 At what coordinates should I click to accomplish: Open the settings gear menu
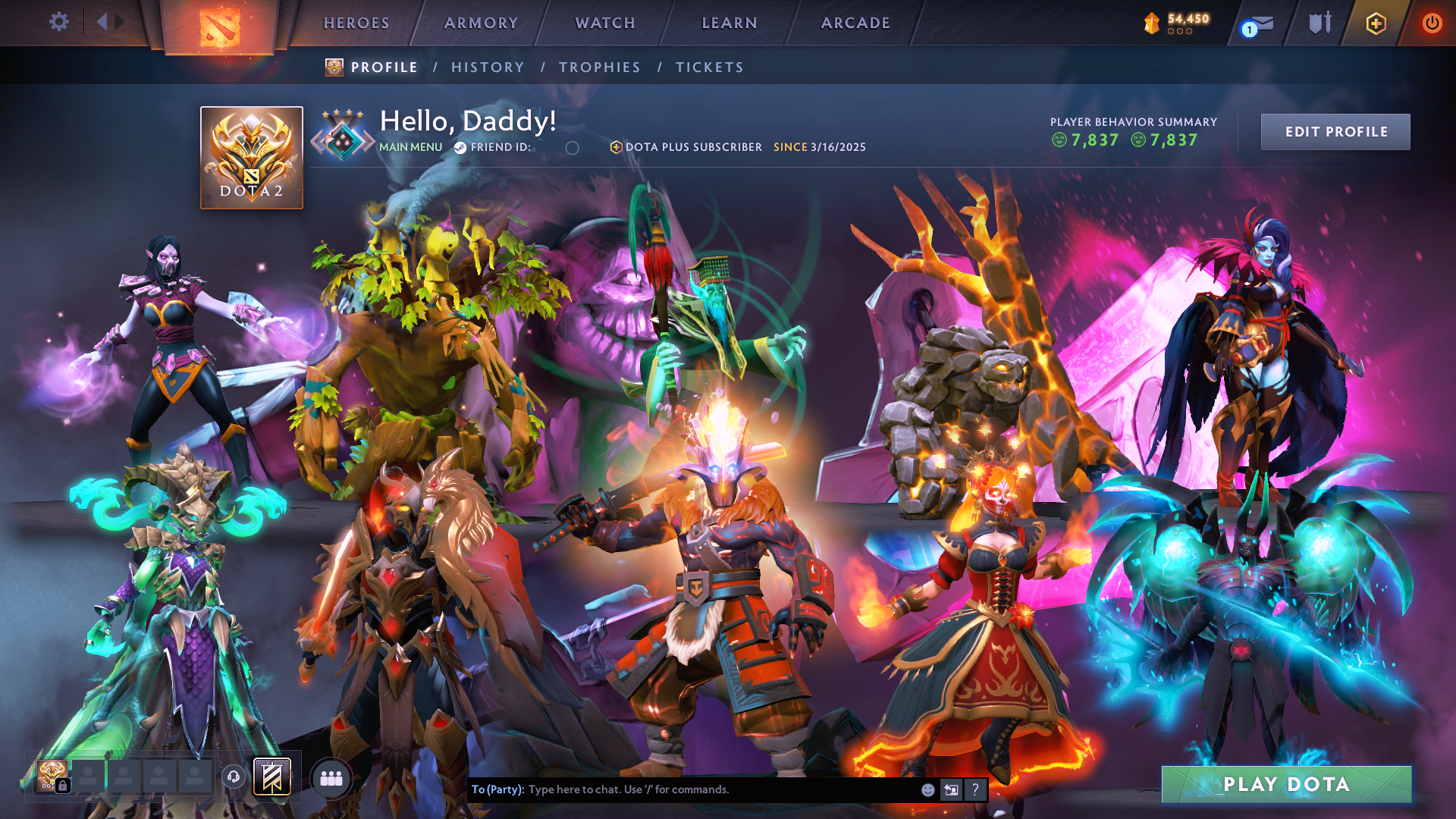coord(59,22)
